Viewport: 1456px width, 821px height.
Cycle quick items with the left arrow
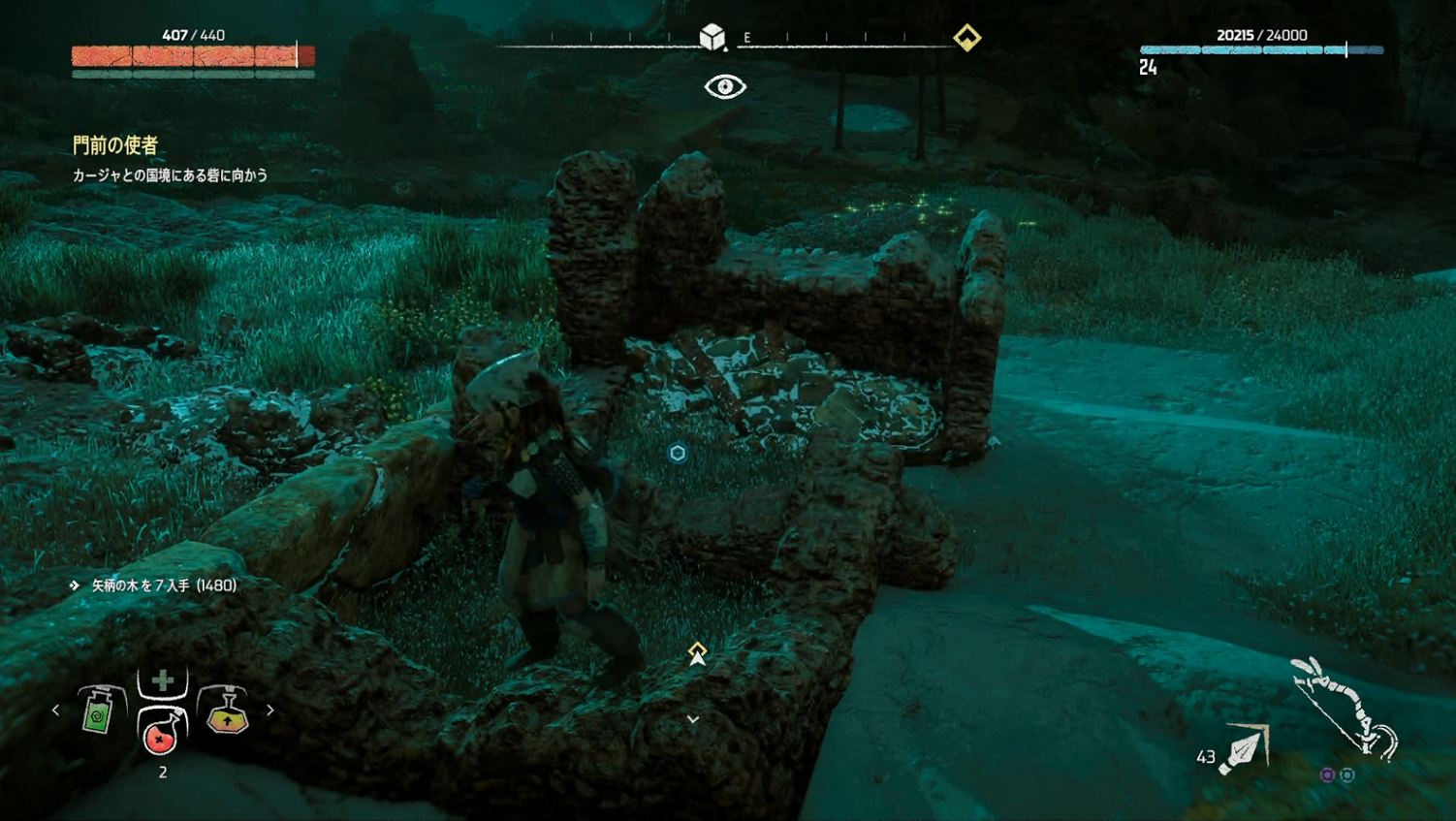55,710
